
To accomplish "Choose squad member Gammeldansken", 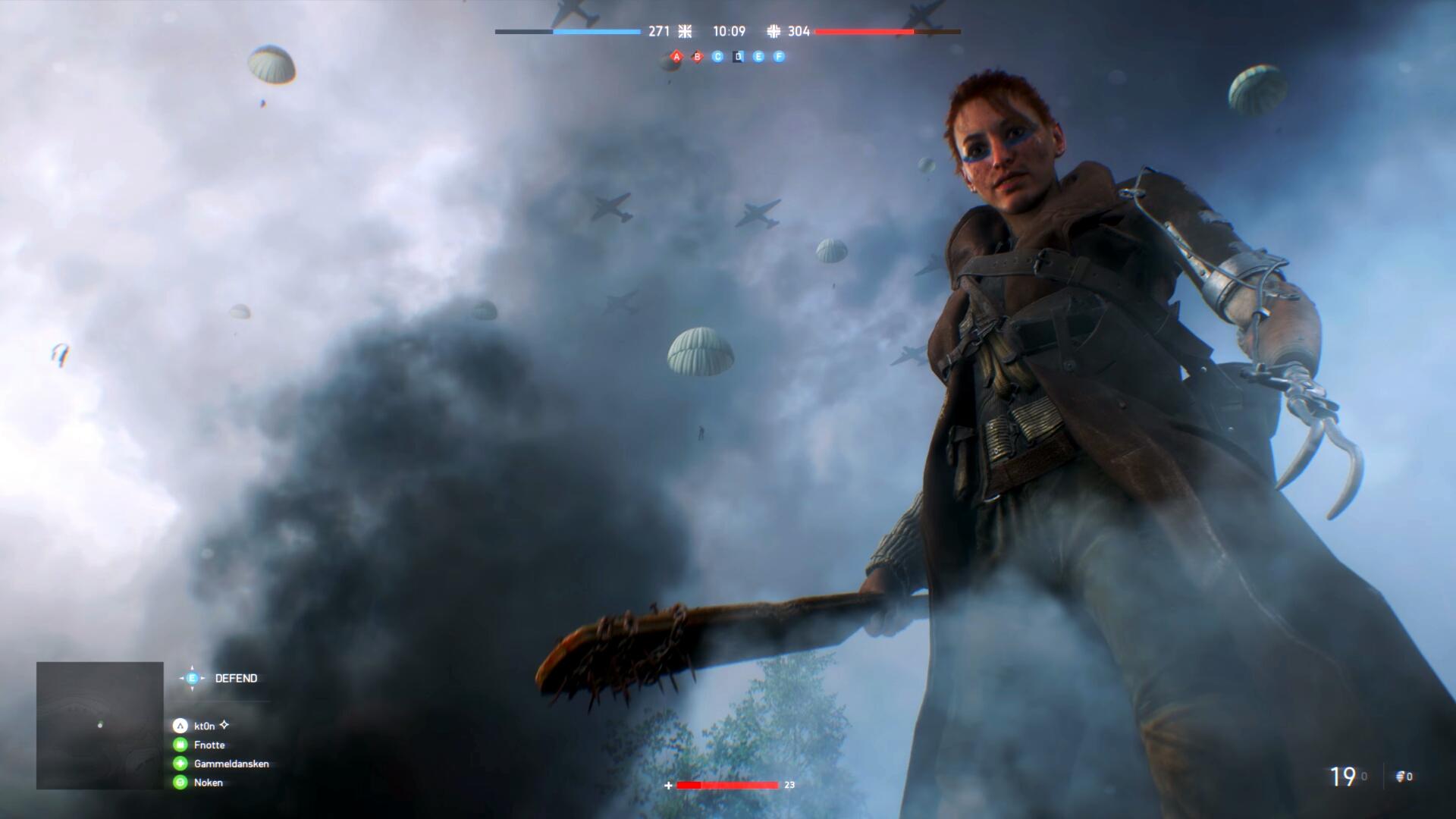I will pos(231,764).
